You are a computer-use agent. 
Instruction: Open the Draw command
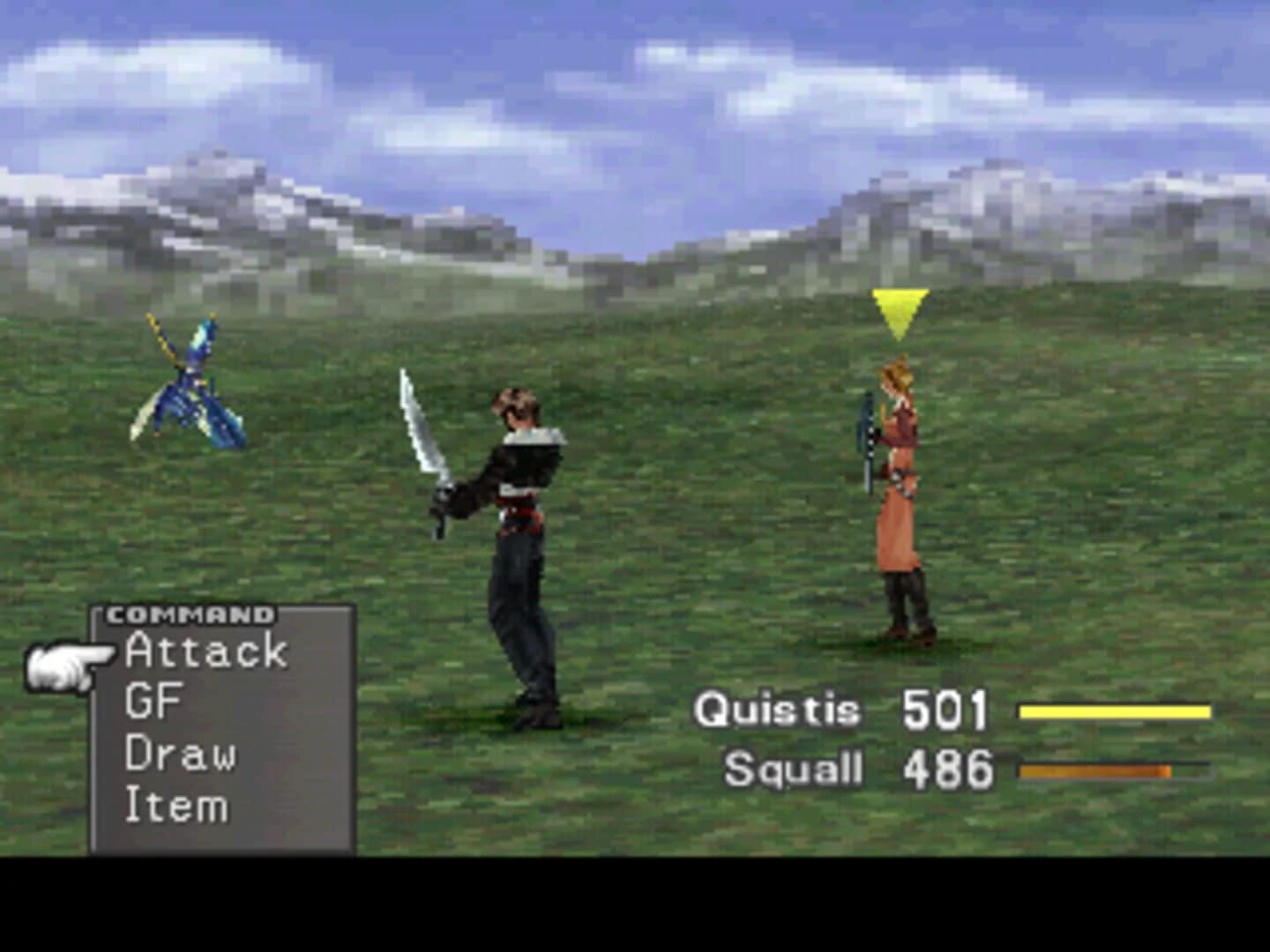183,754
